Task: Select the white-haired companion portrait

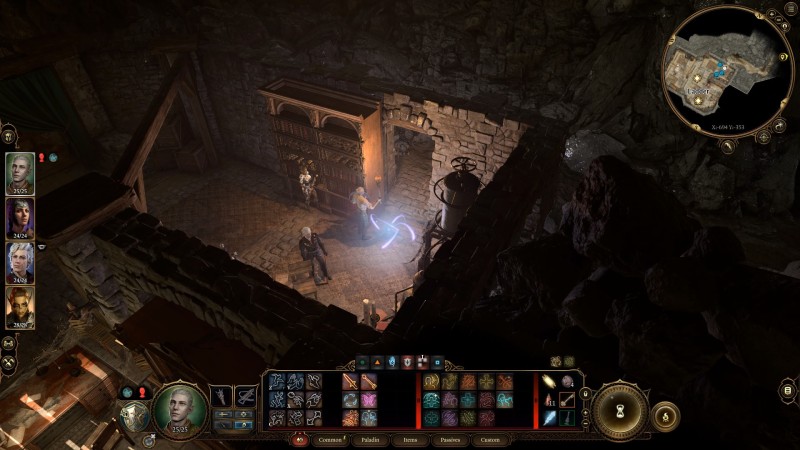Action: coord(20,261)
